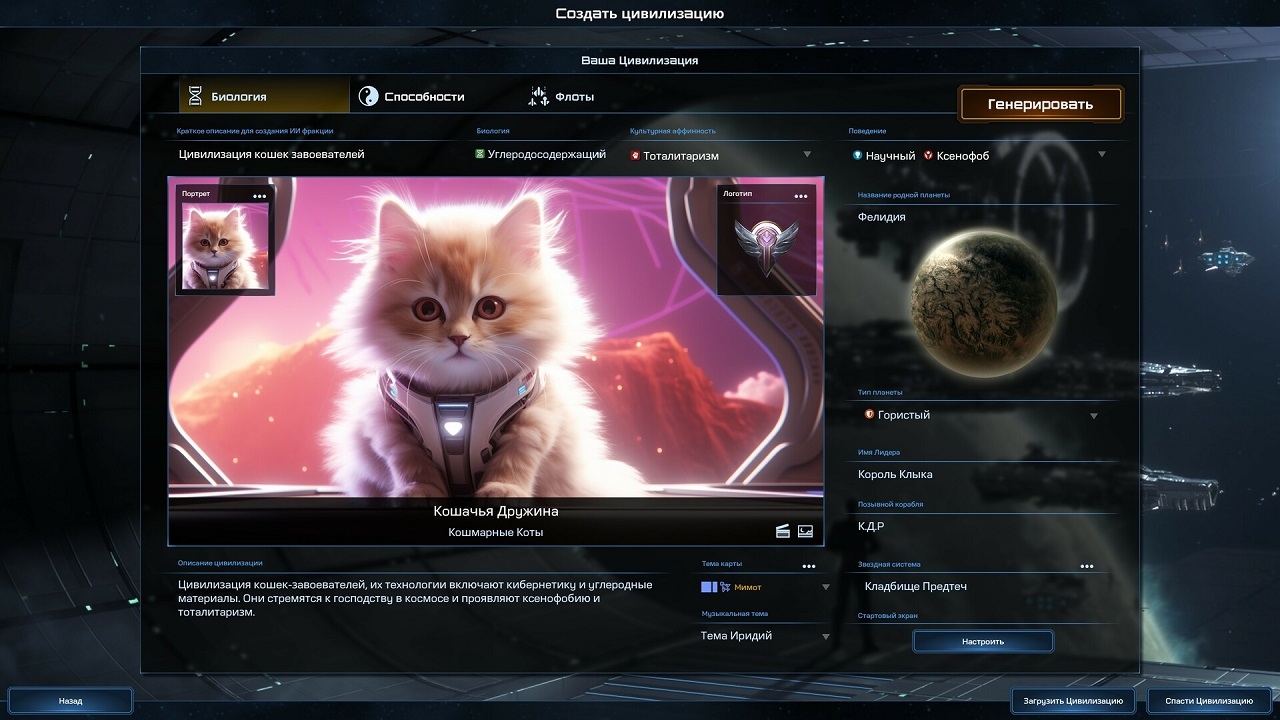
Task: Go back with the Назад button
Action: coord(71,701)
